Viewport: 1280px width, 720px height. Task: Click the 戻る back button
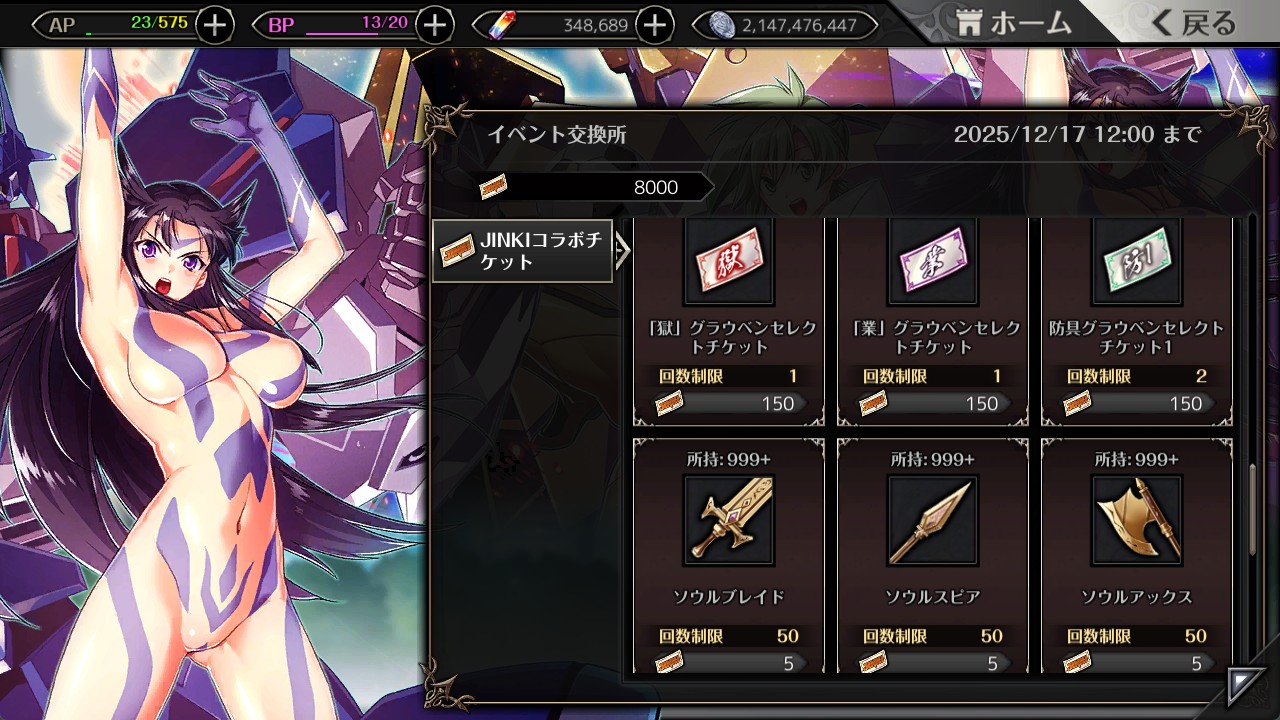(x=1194, y=23)
